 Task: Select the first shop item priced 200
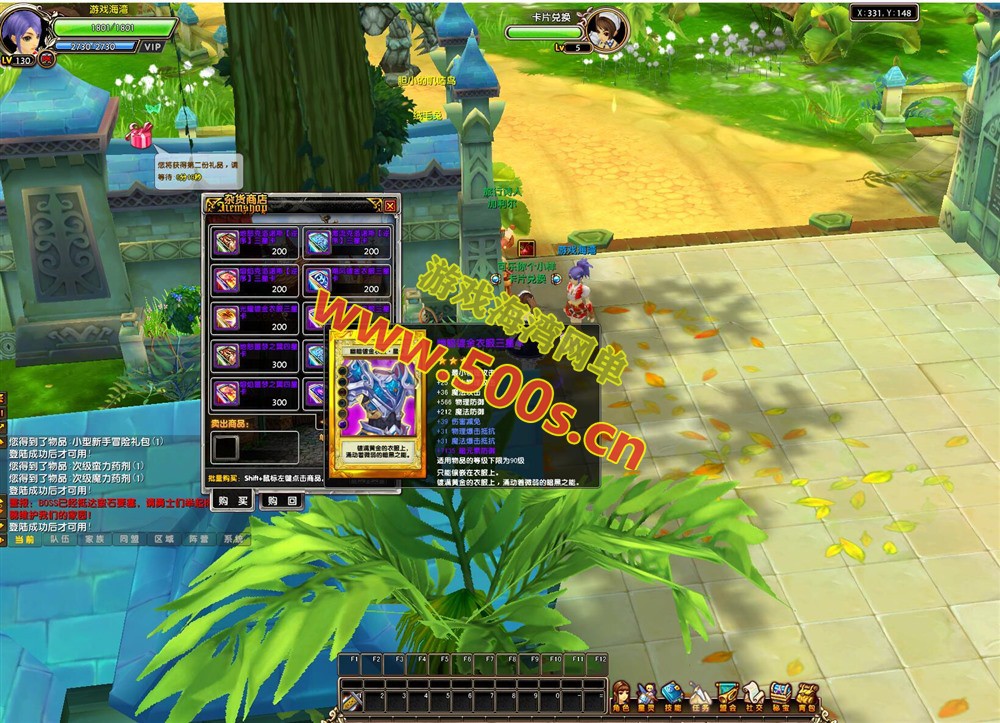[226, 243]
